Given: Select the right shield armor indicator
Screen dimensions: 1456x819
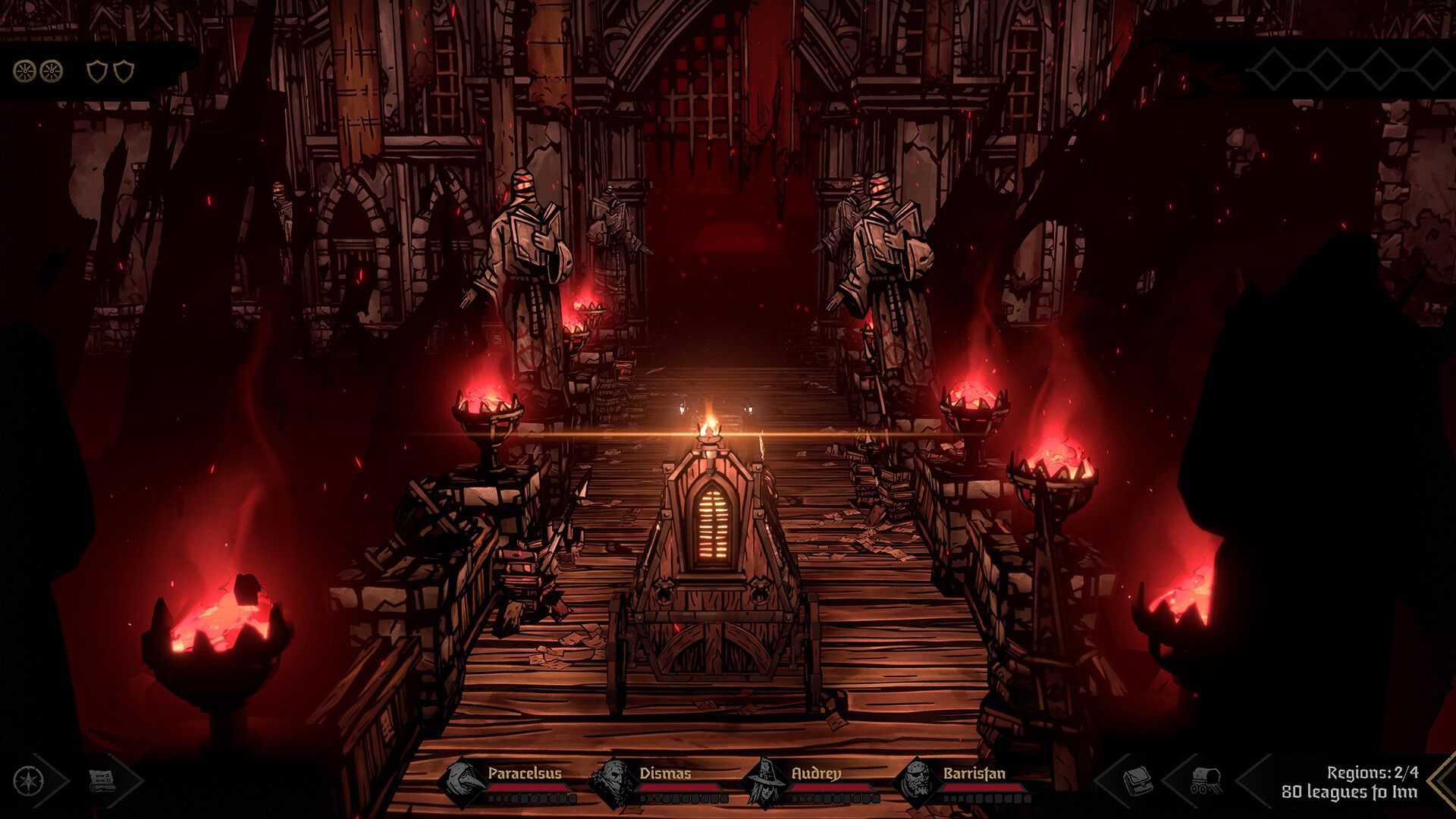Looking at the screenshot, I should [x=124, y=71].
